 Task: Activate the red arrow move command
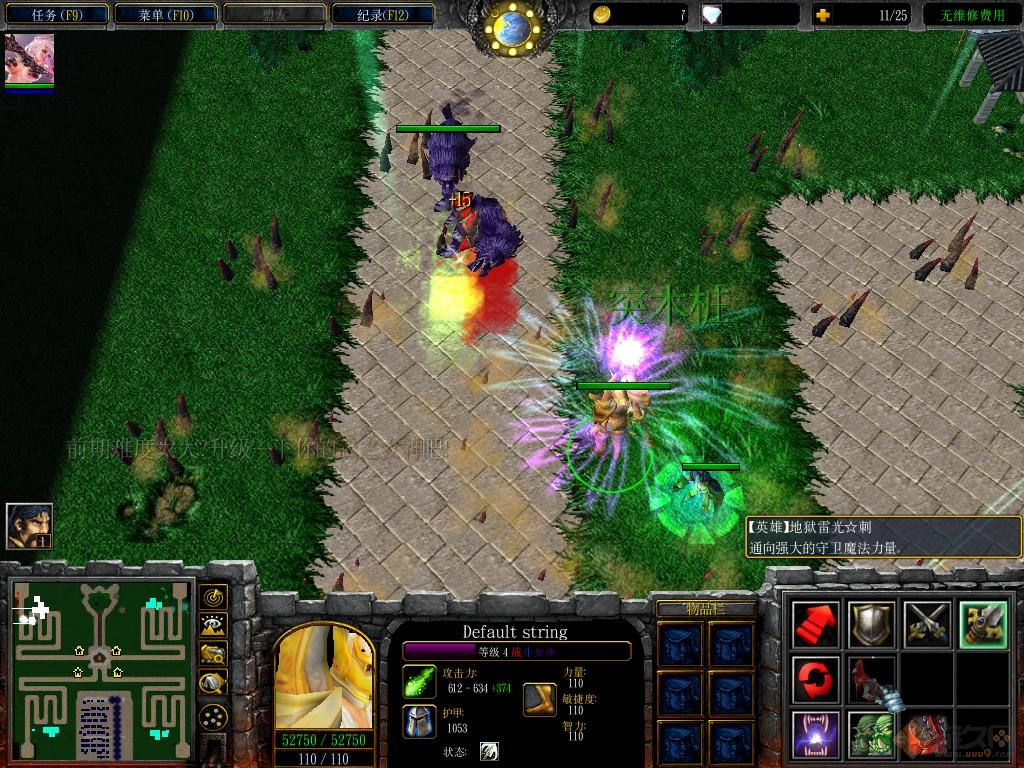coord(815,624)
